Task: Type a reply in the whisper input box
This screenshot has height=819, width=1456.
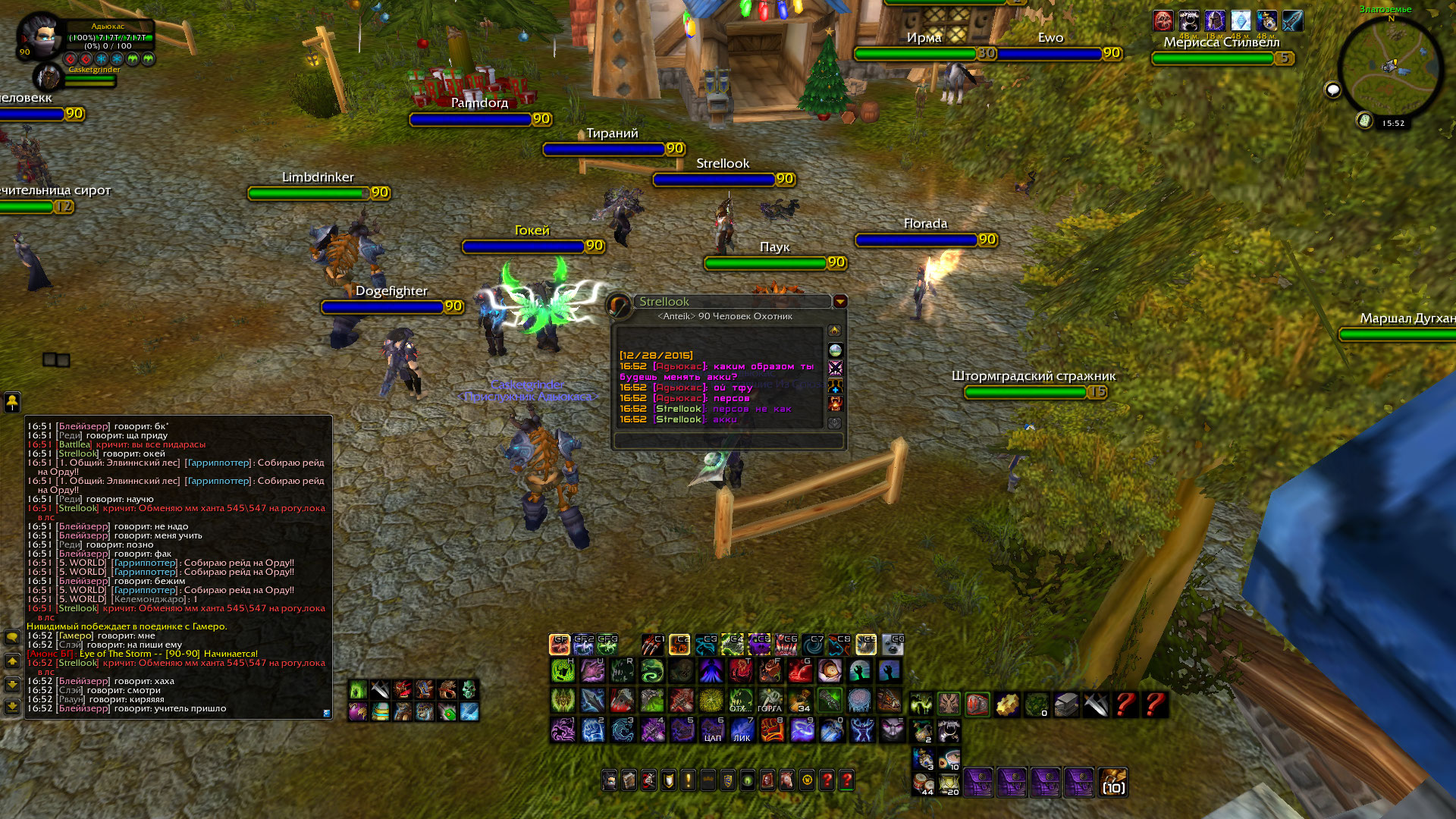Action: 728,441
